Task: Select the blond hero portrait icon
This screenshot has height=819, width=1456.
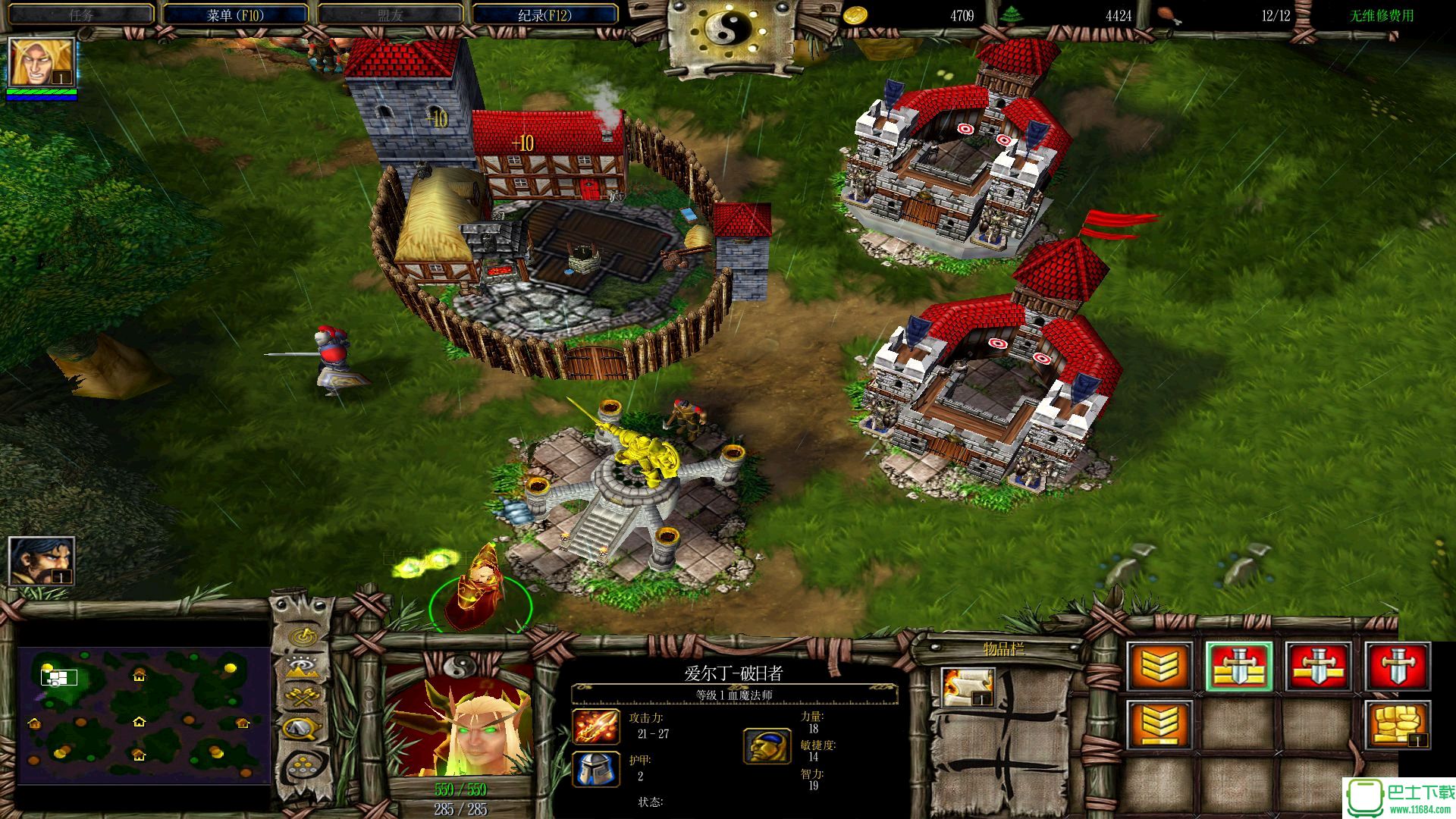Action: [x=42, y=63]
